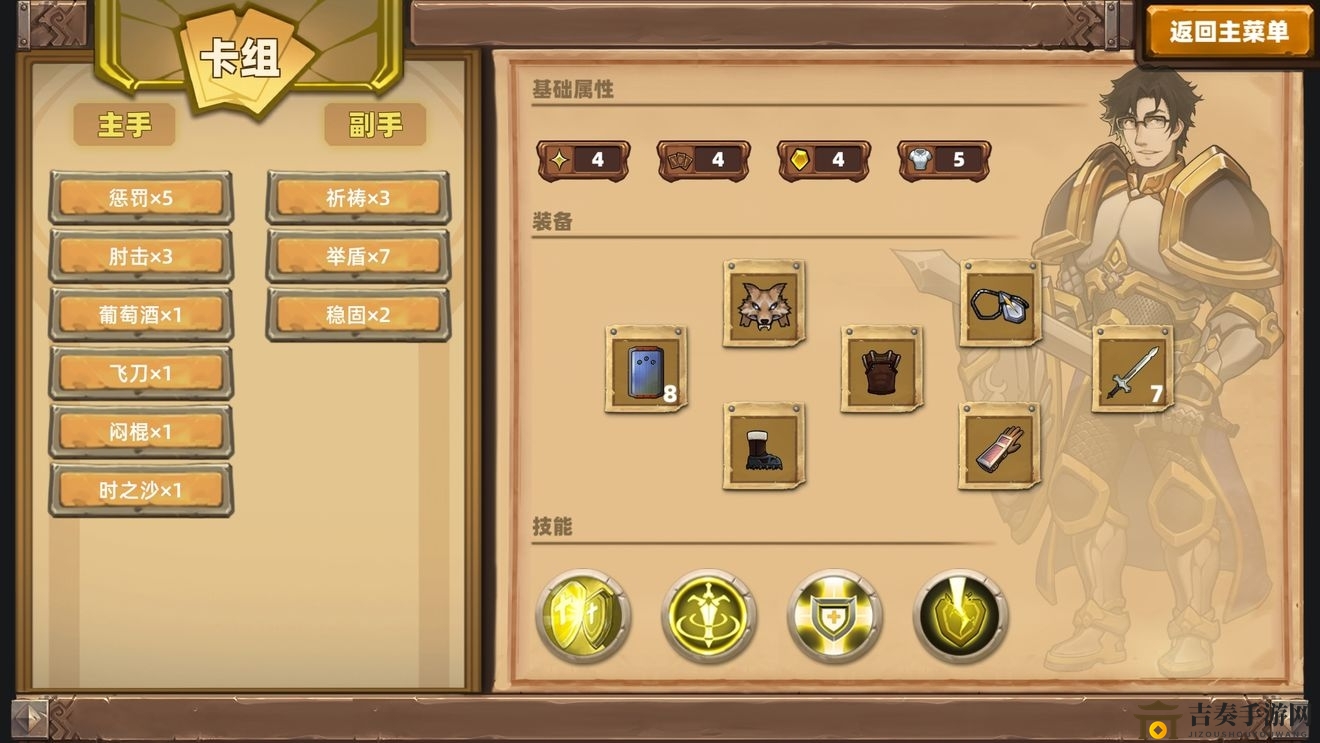Click the twin shields skill icon
The width and height of the screenshot is (1320, 743).
click(x=583, y=615)
